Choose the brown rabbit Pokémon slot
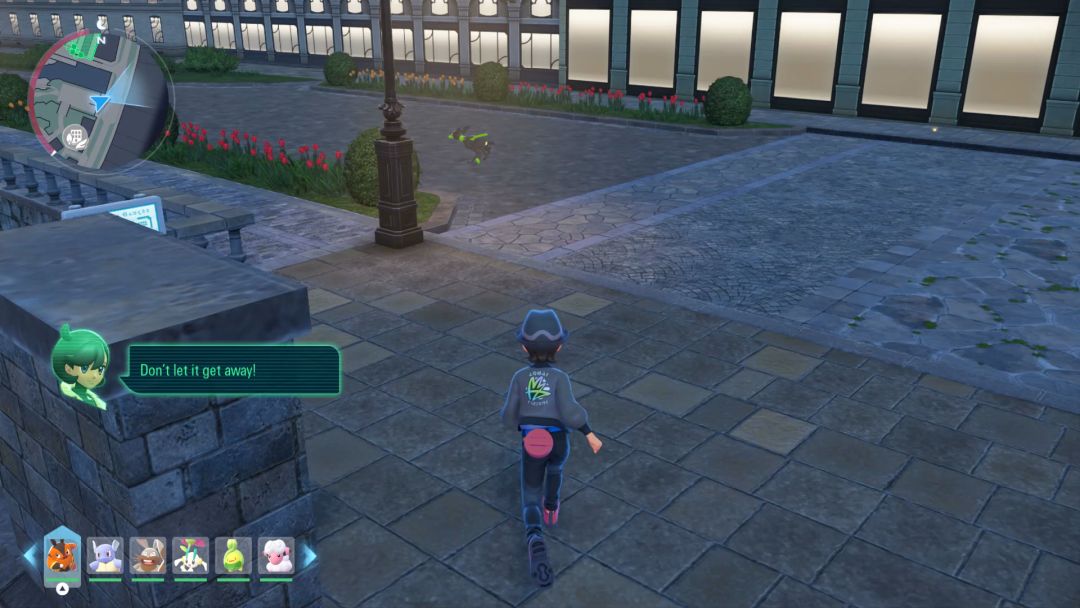The width and height of the screenshot is (1080, 608). click(148, 555)
